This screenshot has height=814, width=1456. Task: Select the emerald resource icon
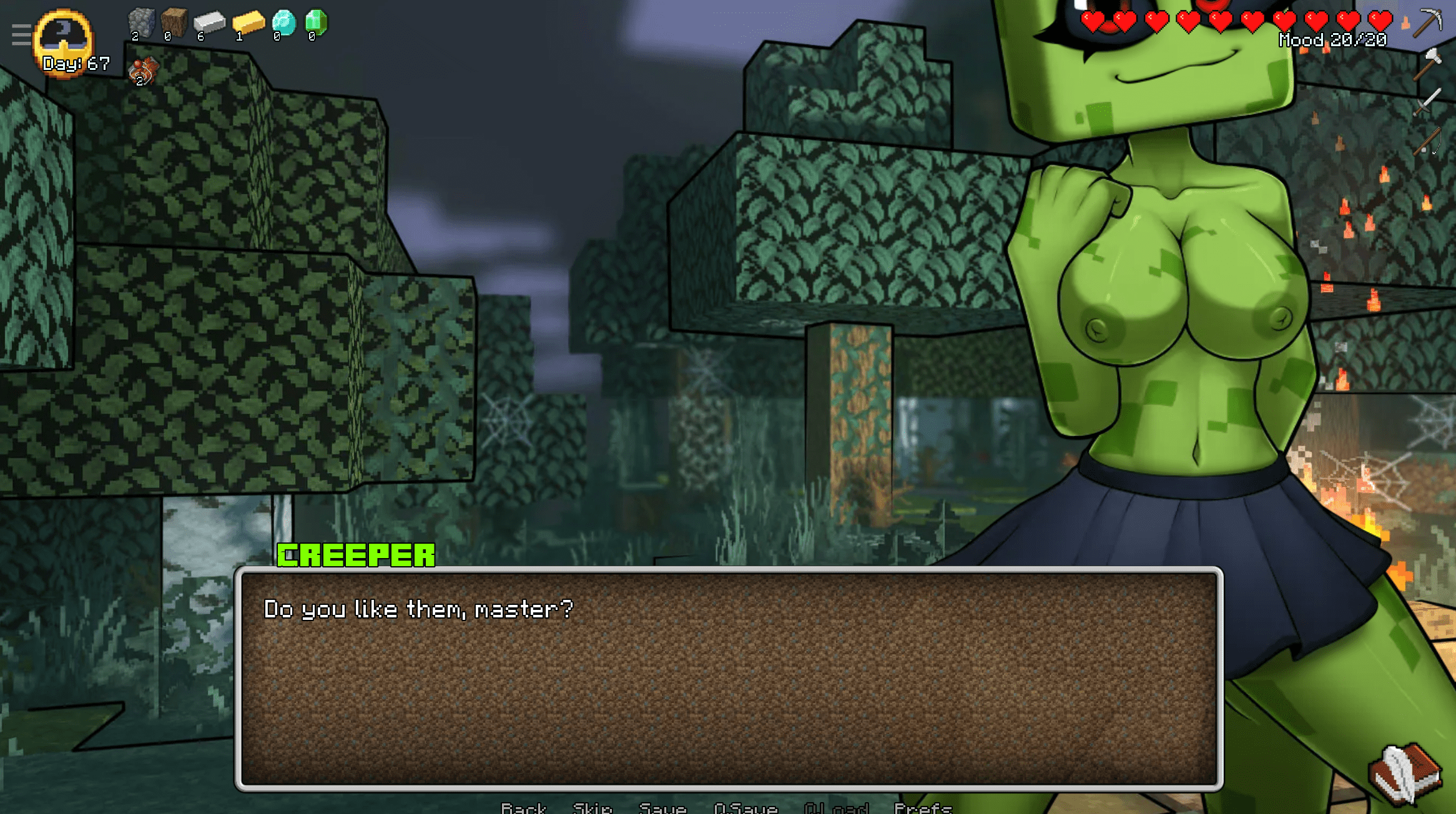[316, 22]
